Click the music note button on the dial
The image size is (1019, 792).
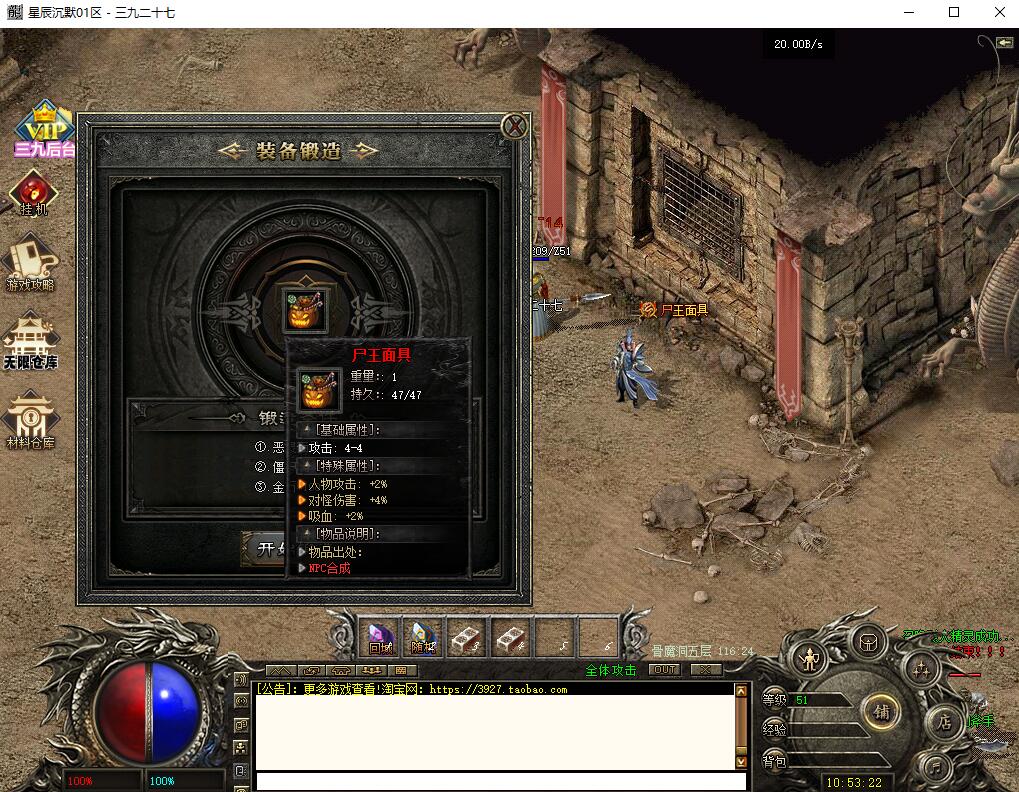coord(934,767)
